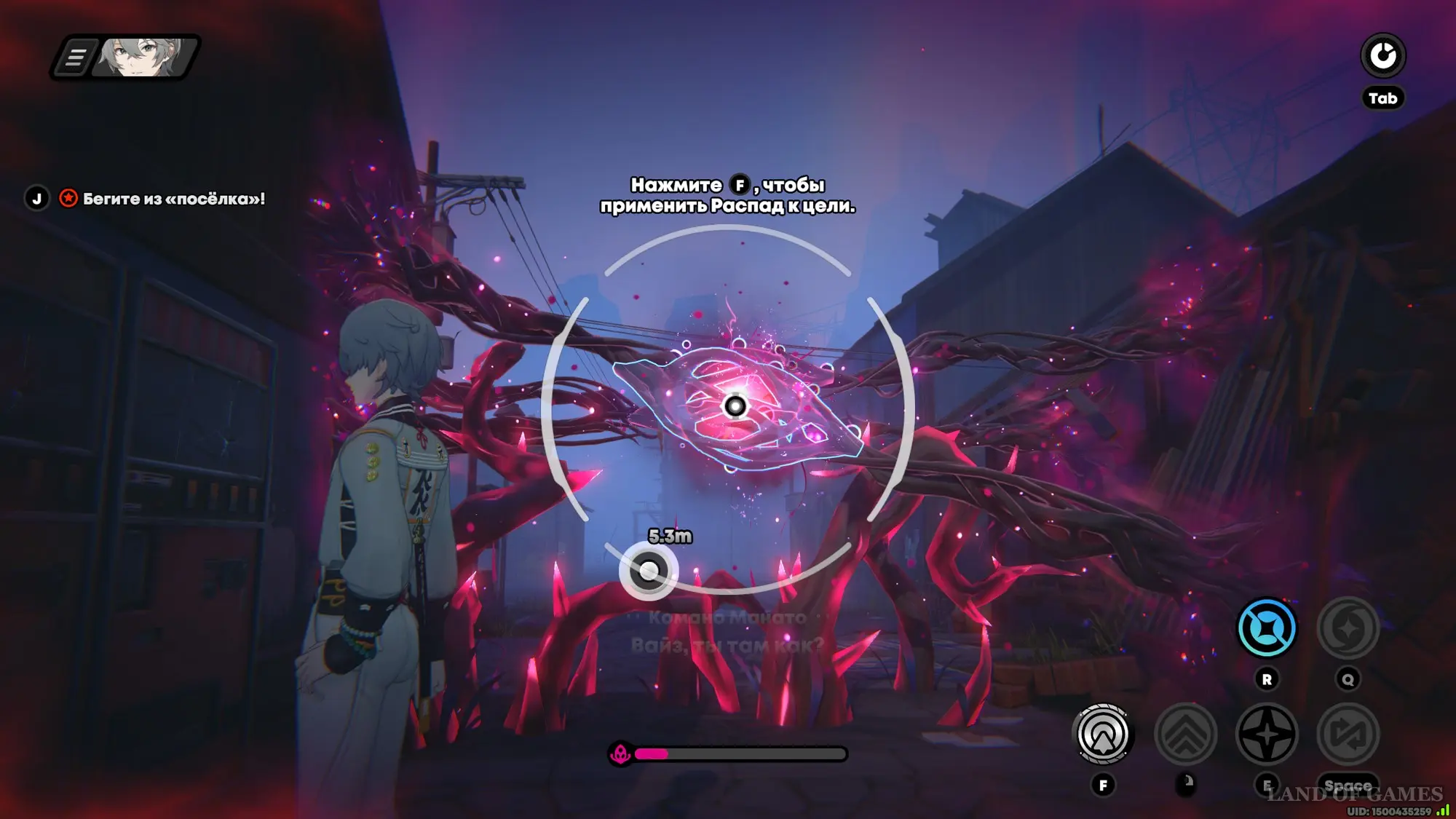Activate the glowing blue ability icon
The image size is (1456, 819).
pyautogui.click(x=1267, y=628)
